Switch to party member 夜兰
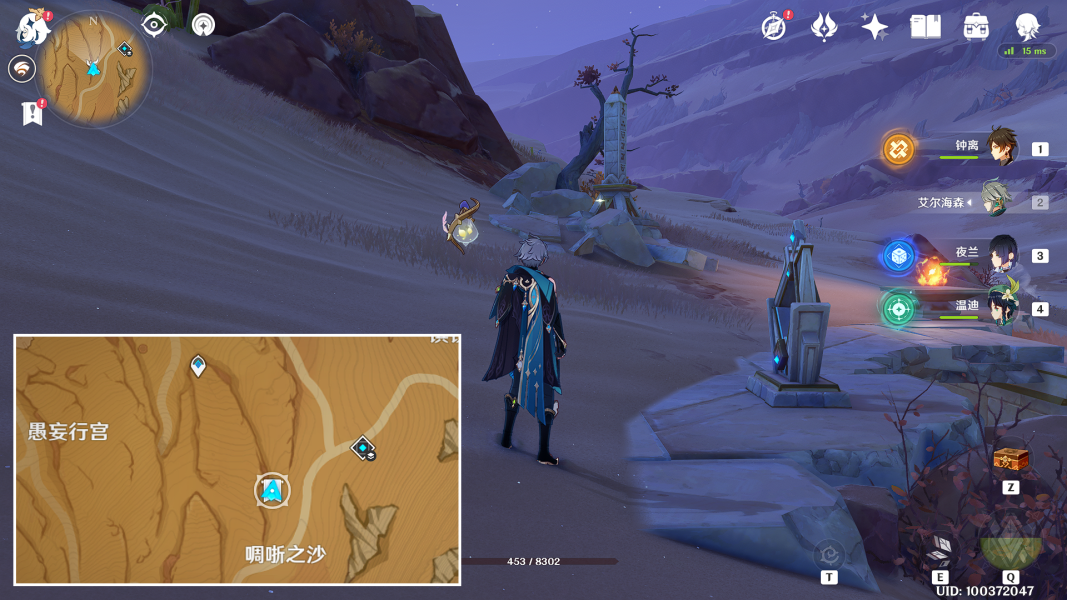 1000,255
